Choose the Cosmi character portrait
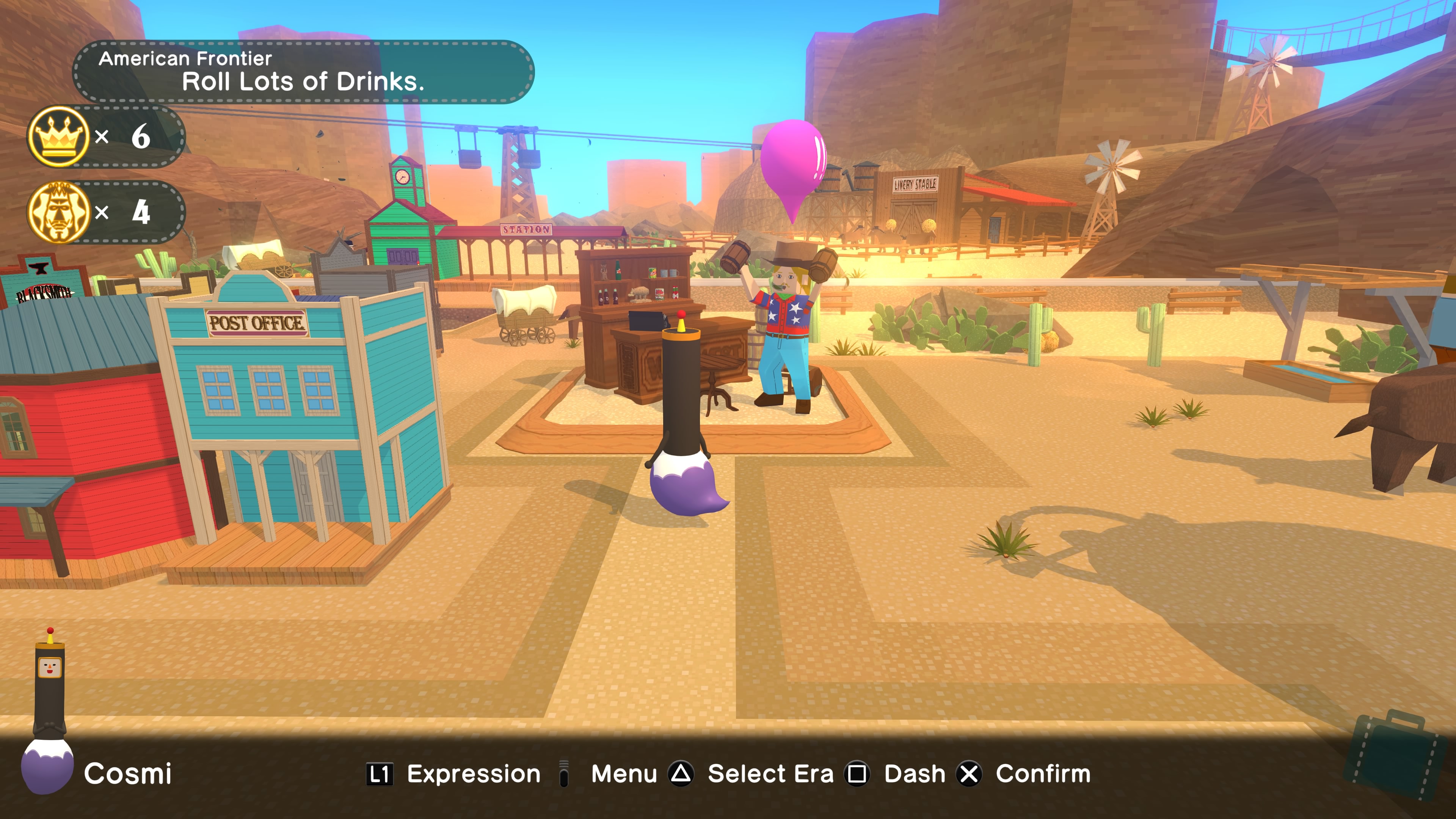The height and width of the screenshot is (819, 1456). click(49, 712)
